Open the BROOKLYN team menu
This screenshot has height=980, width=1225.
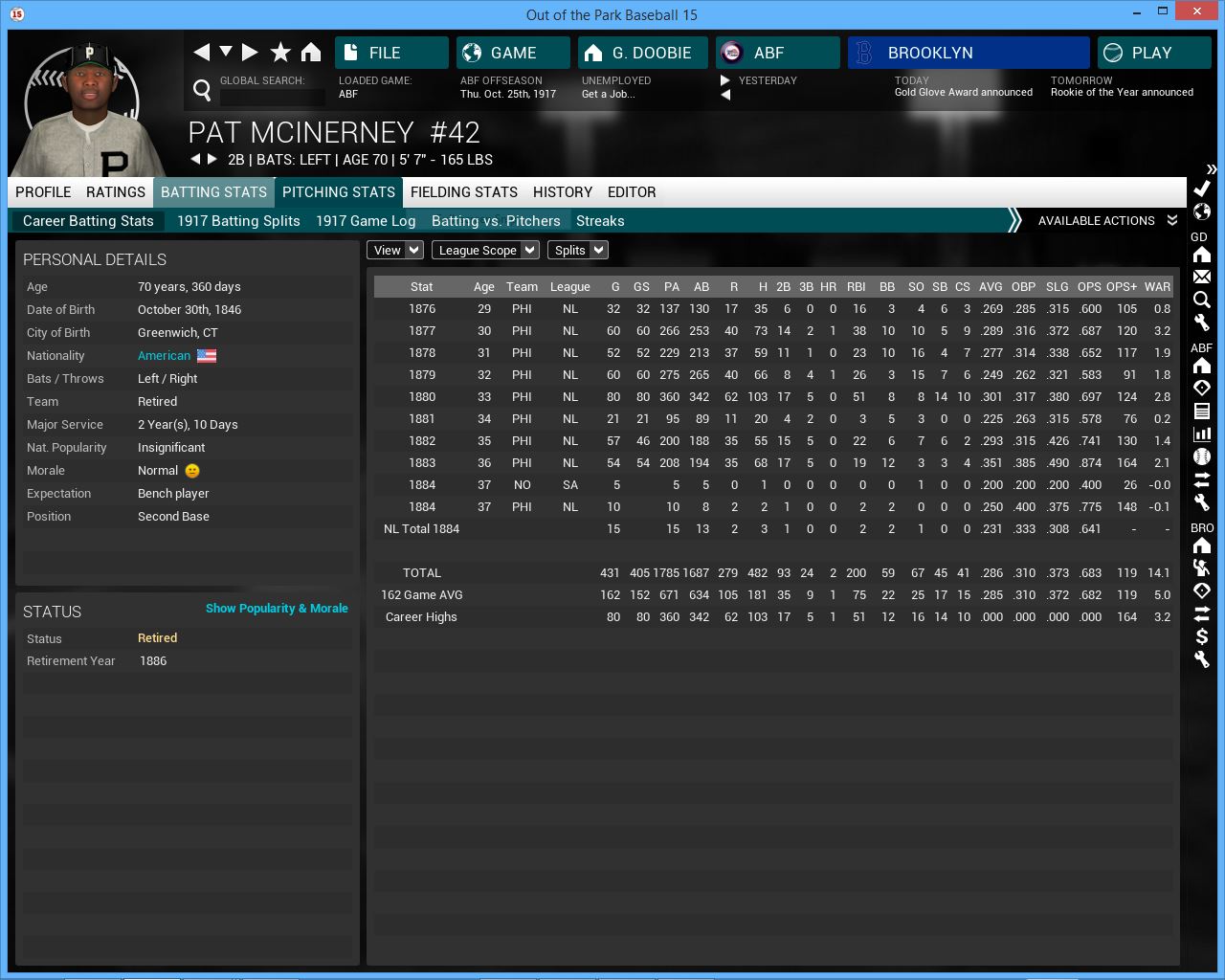point(968,53)
